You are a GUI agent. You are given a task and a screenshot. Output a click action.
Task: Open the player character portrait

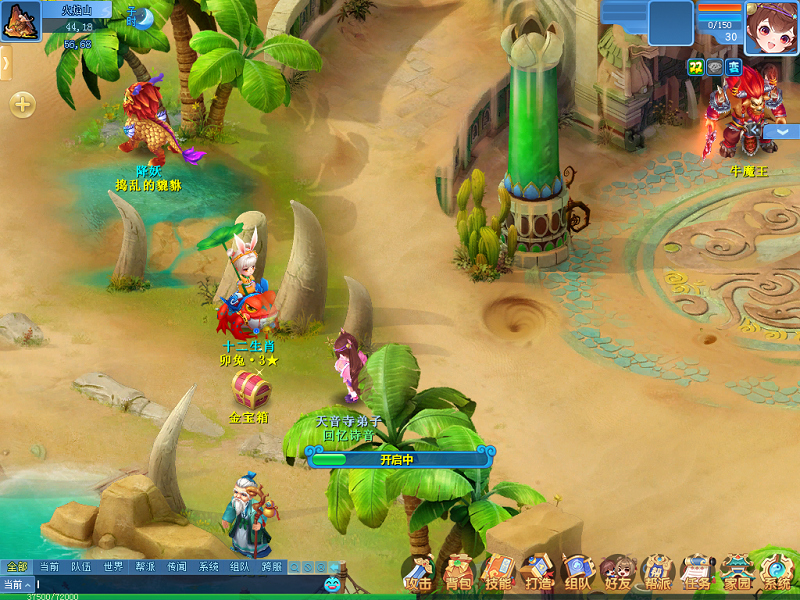pyautogui.click(x=771, y=27)
